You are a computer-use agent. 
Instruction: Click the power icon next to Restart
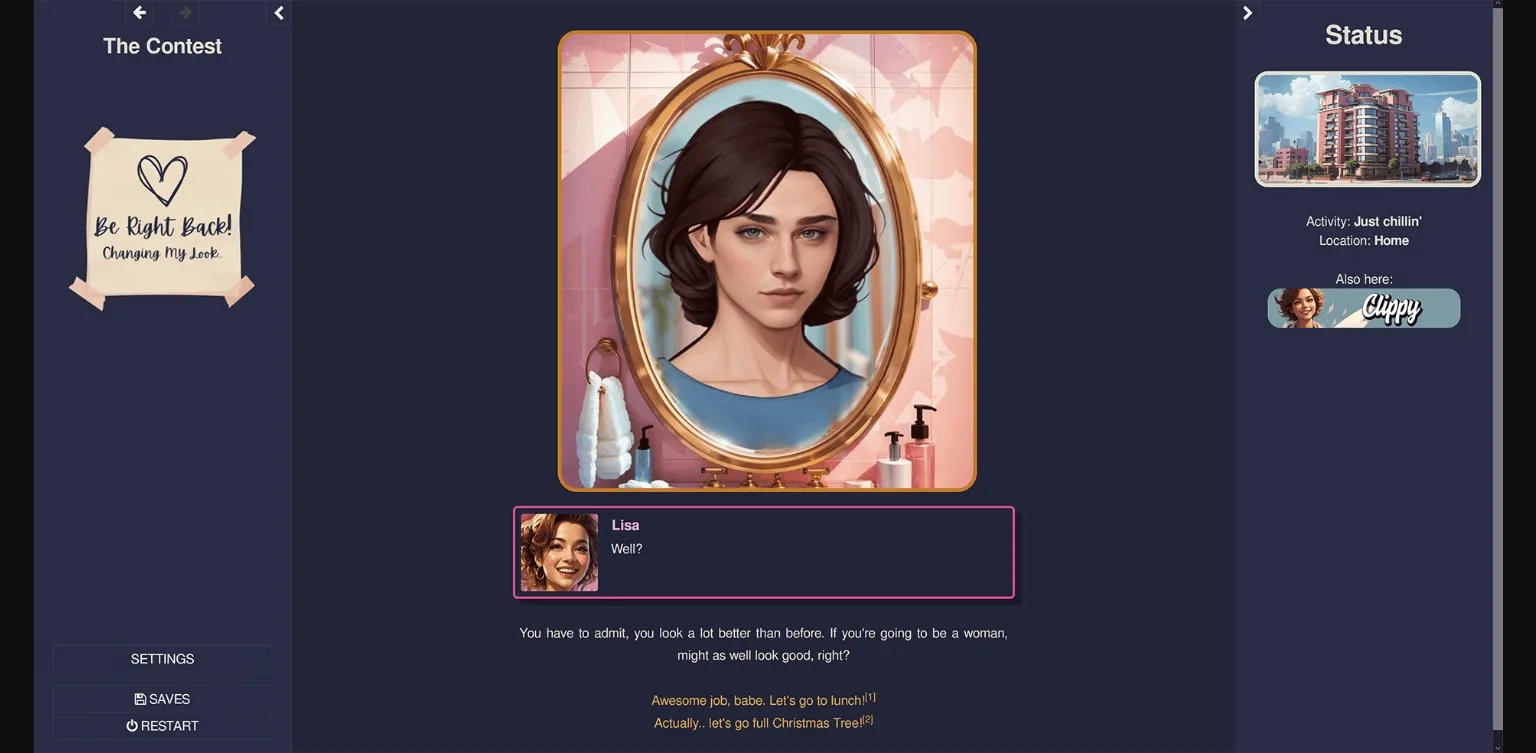point(132,725)
